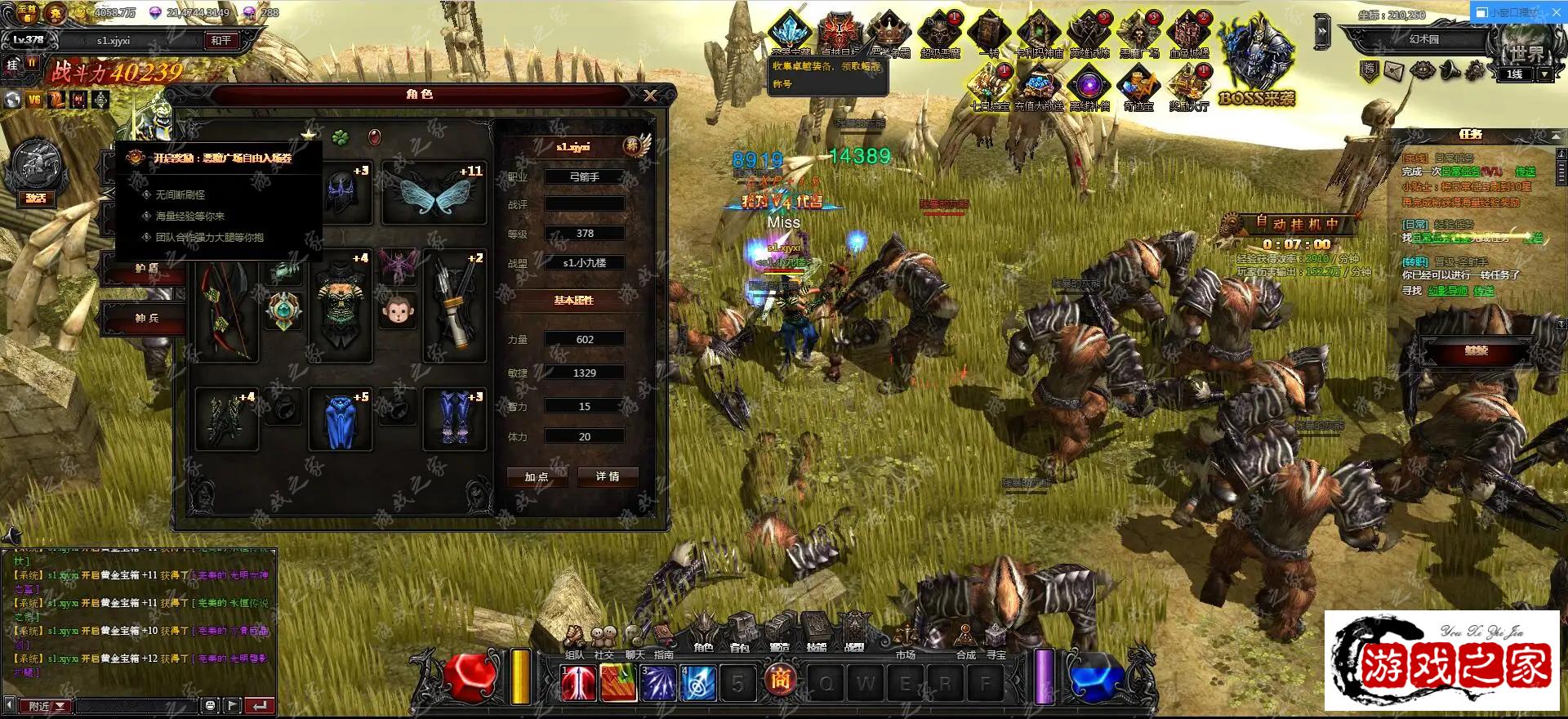
Task: Open the 商 shop button
Action: (780, 679)
